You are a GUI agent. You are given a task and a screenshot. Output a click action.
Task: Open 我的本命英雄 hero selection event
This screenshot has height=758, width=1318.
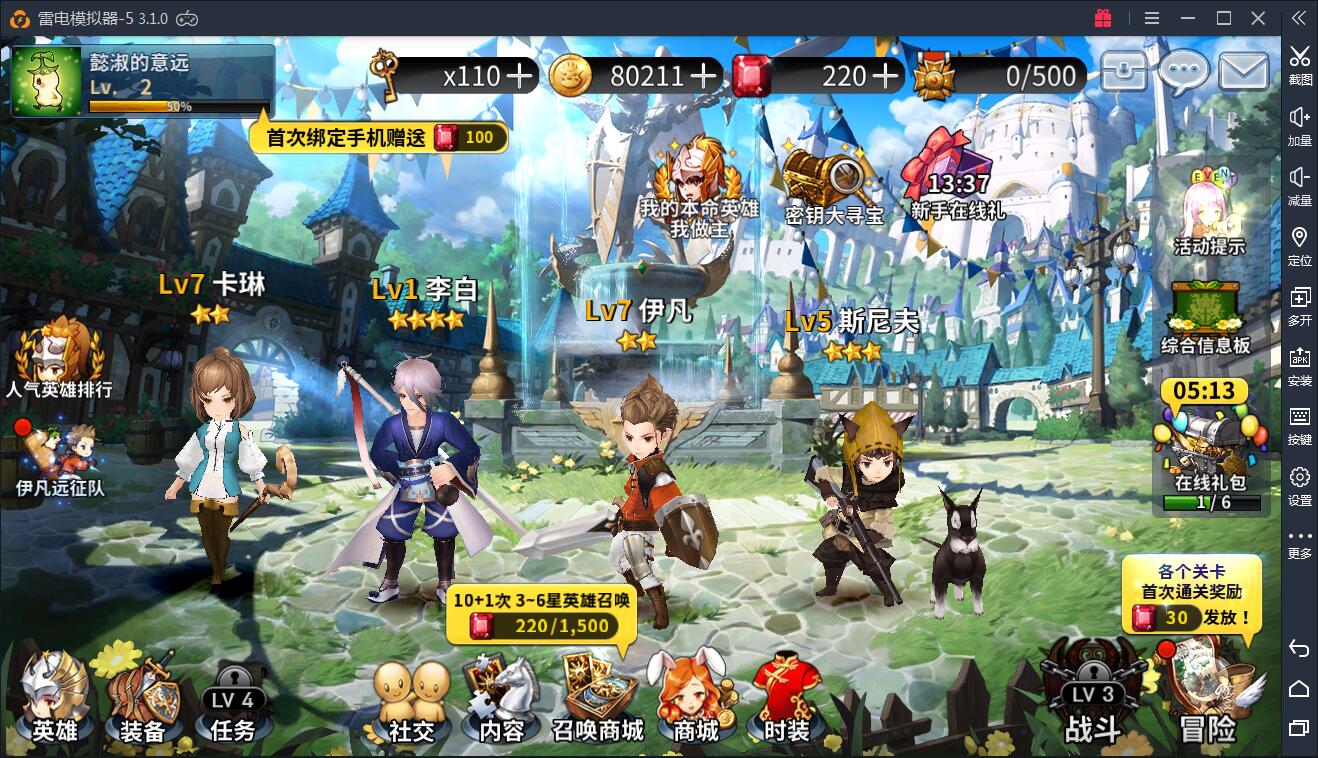click(699, 187)
